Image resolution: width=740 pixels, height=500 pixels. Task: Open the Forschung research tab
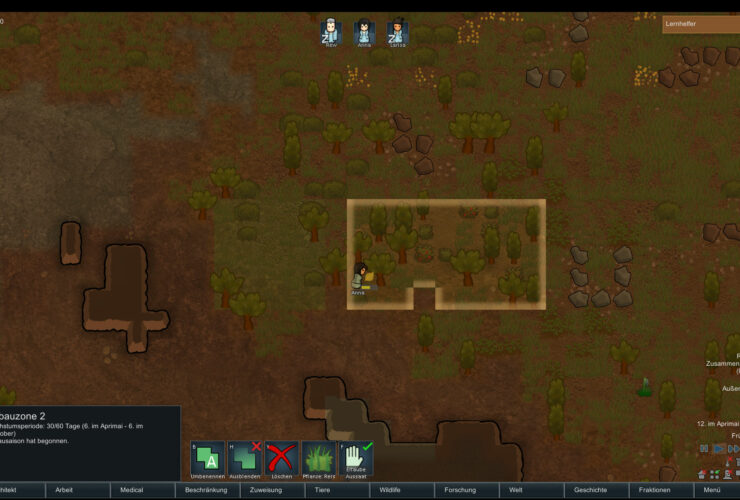click(460, 491)
